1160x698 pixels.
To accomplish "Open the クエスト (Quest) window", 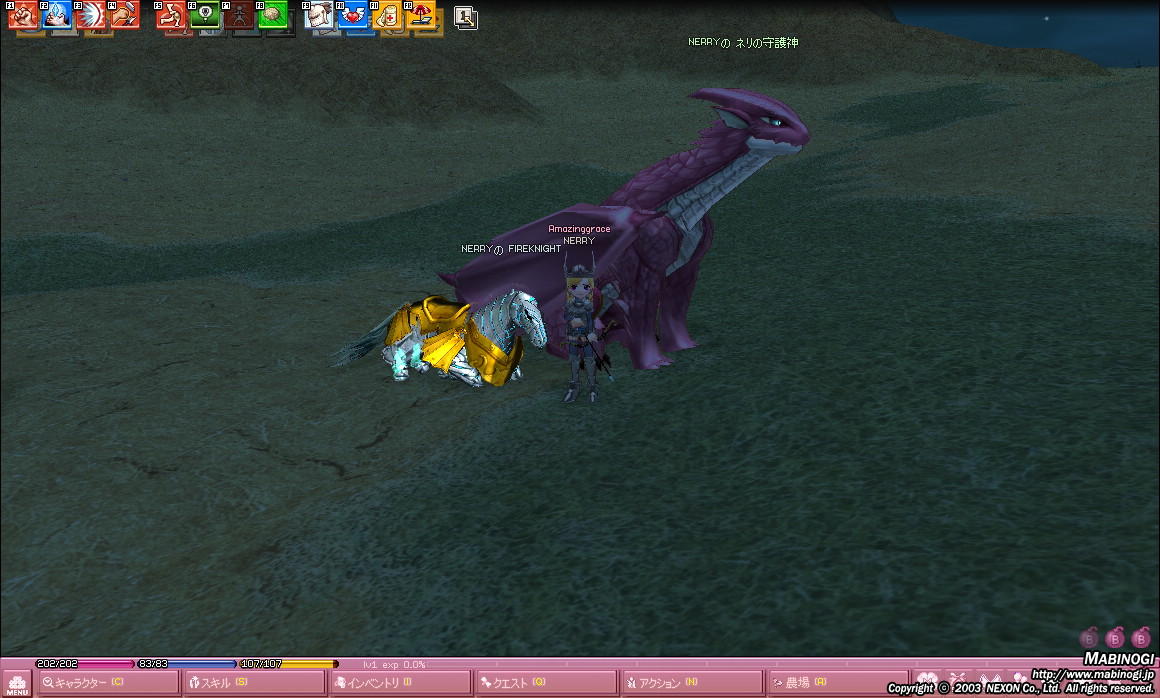I will [546, 683].
